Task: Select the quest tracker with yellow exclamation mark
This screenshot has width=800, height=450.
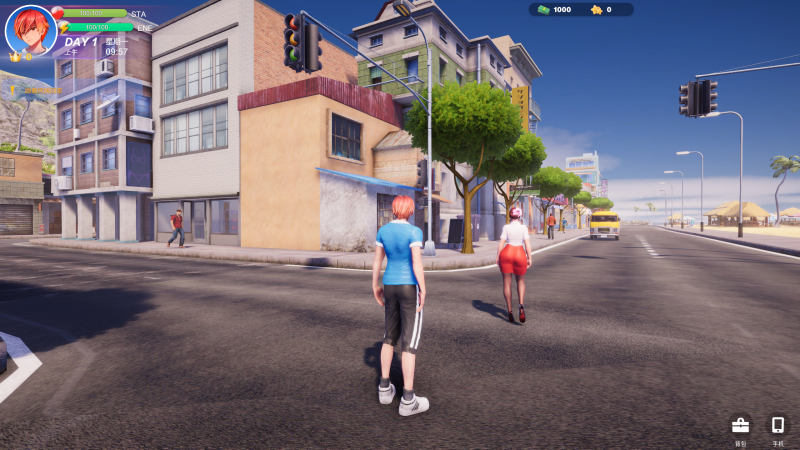Action: 36,90
